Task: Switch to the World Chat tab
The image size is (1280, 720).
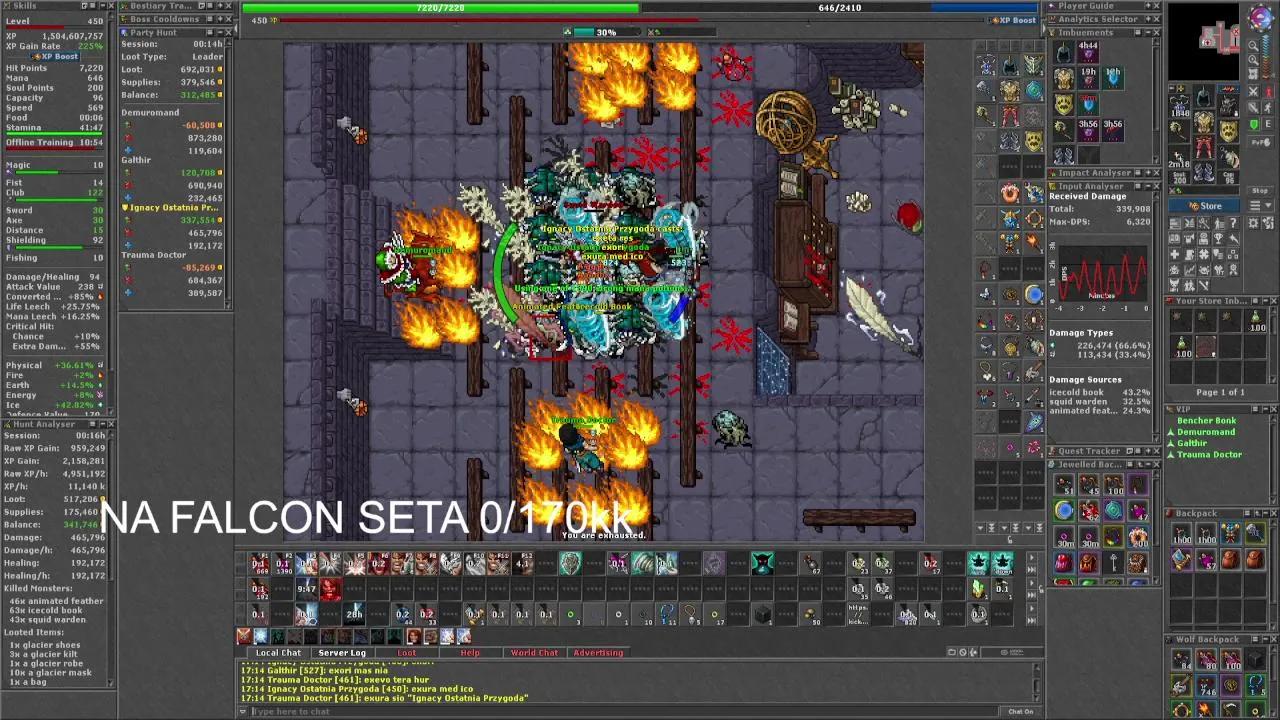Action: 534,652
